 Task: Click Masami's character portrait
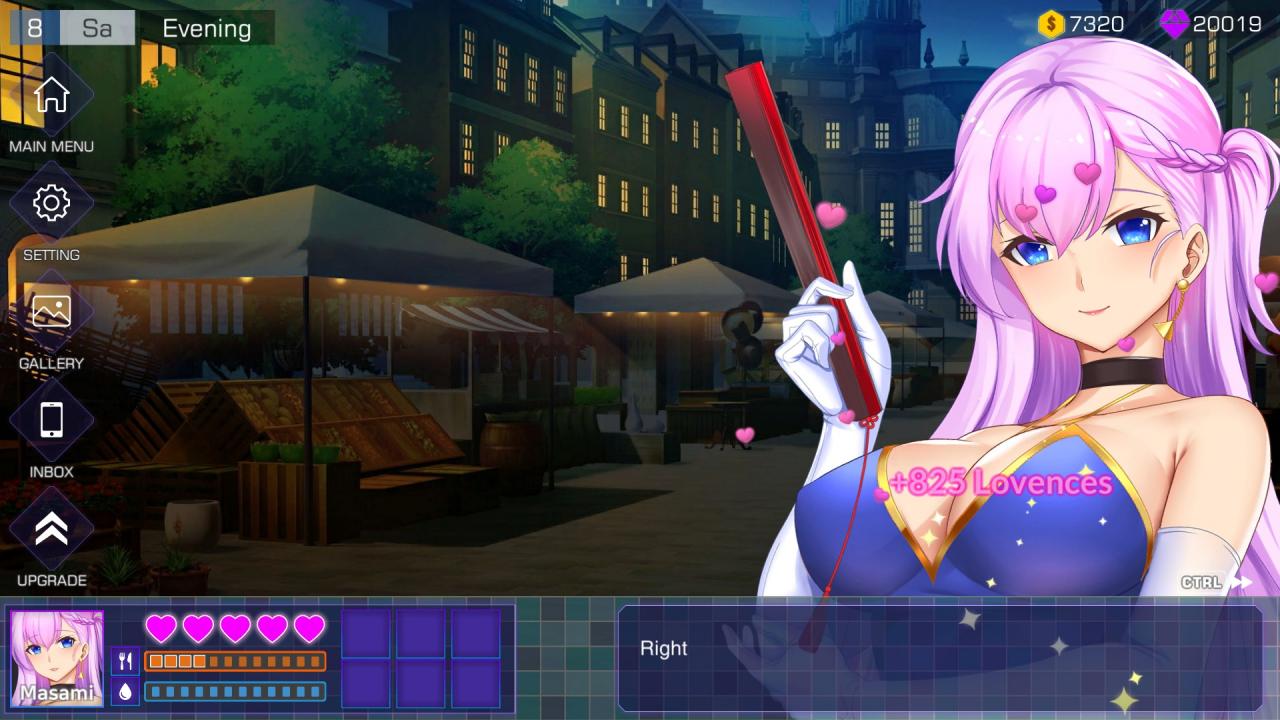pos(57,657)
